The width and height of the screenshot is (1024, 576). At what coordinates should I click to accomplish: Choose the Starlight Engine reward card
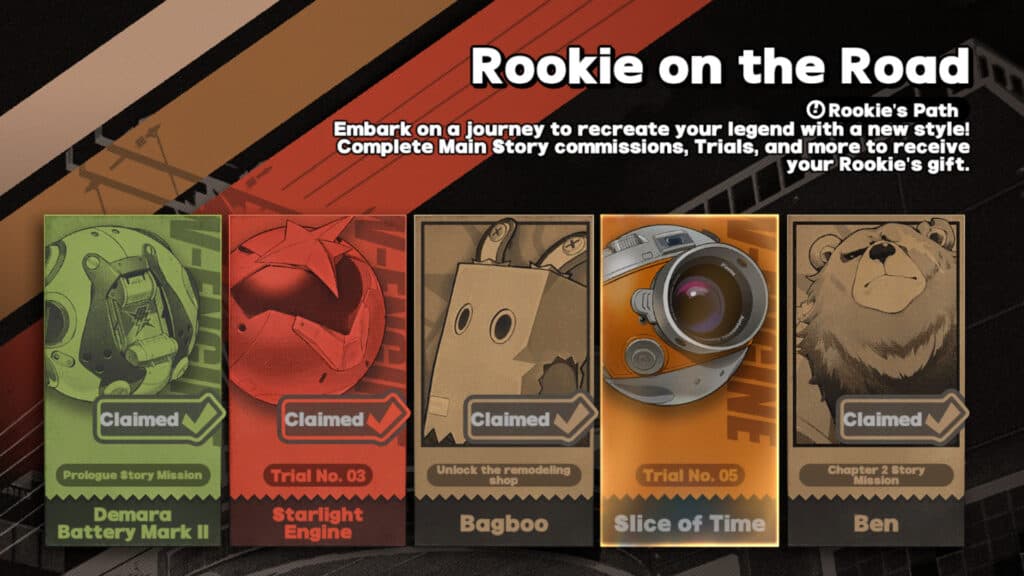[318, 380]
